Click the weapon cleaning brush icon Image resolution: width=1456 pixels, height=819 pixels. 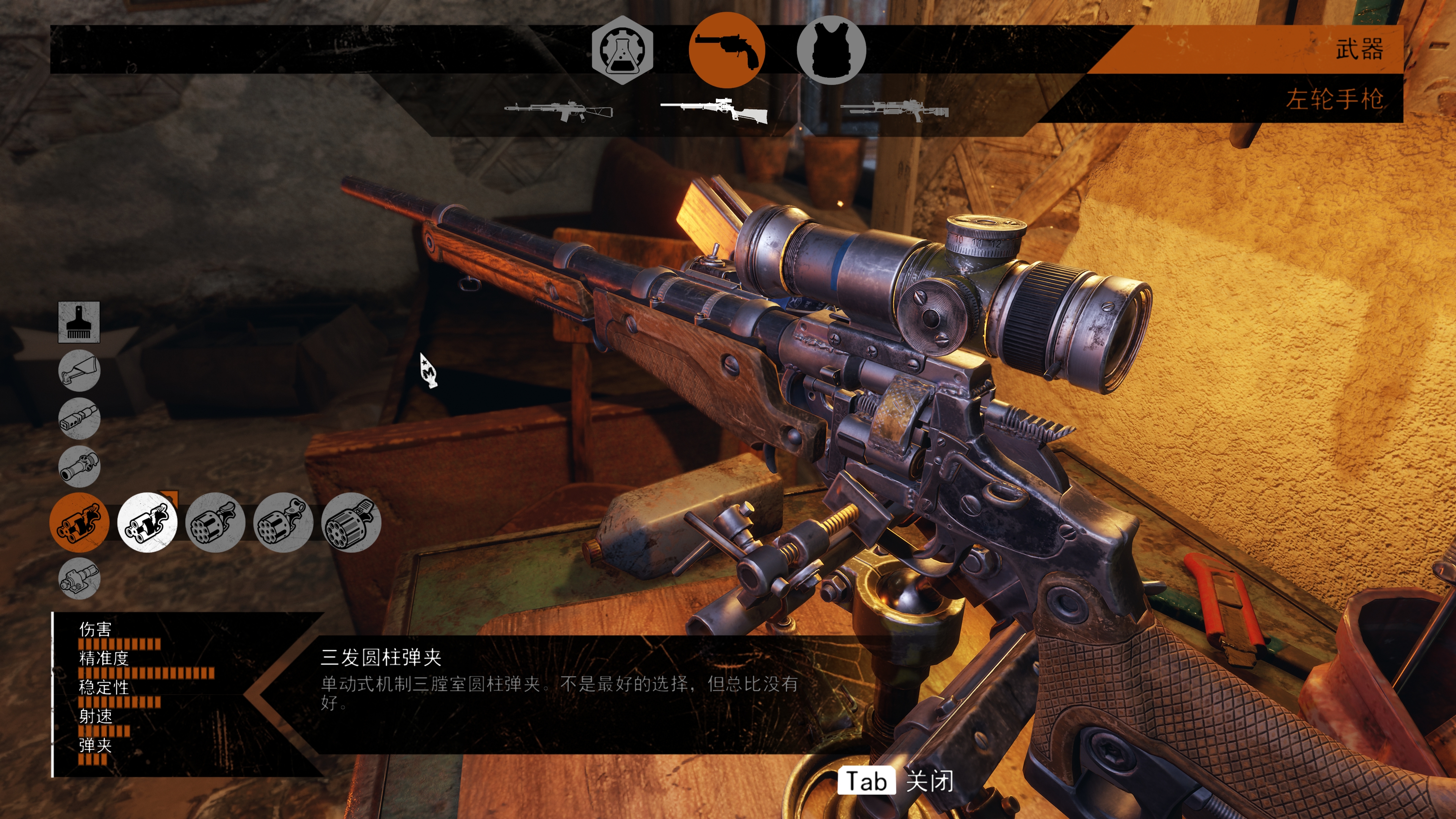tap(79, 322)
